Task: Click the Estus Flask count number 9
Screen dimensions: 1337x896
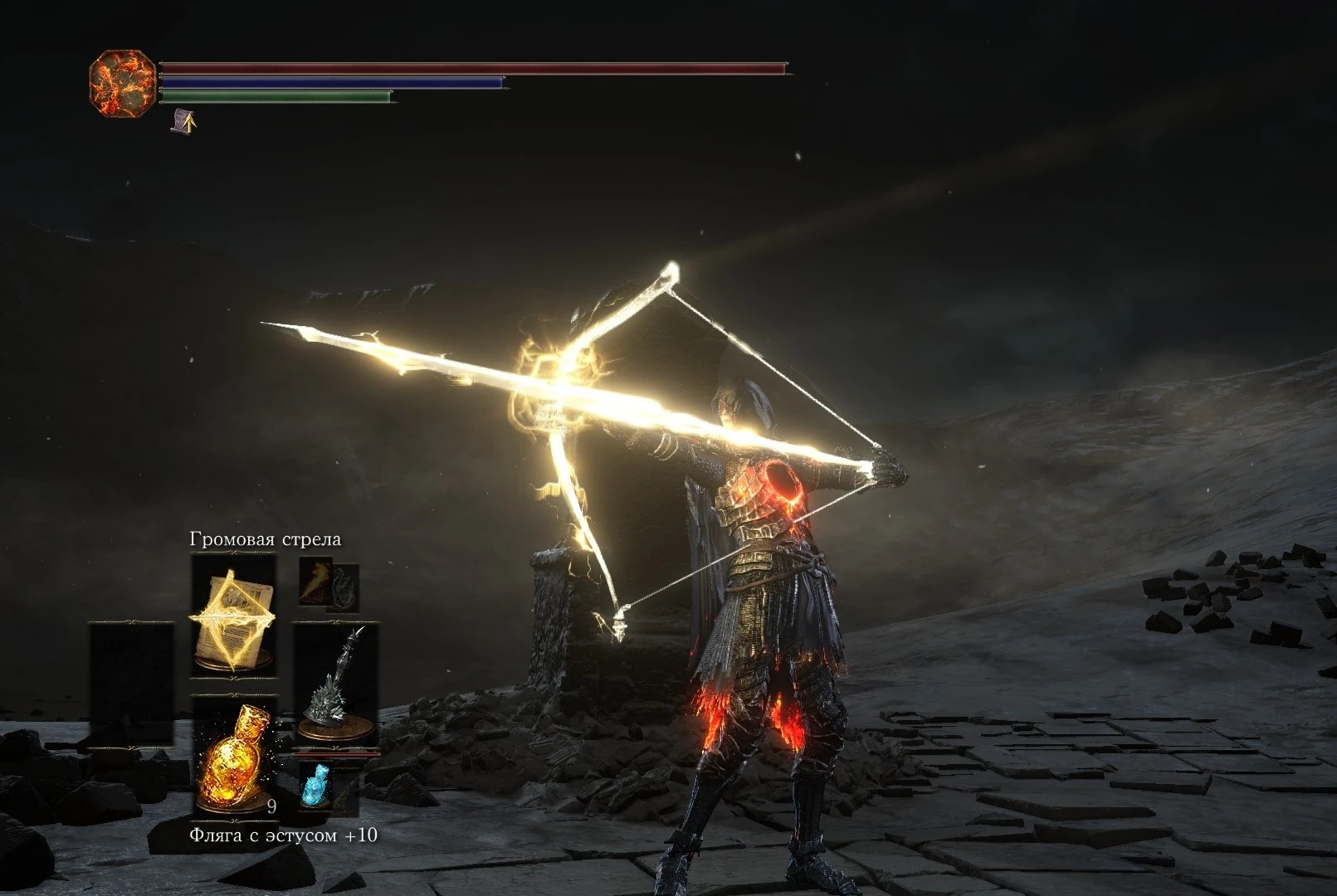Action: pyautogui.click(x=271, y=806)
